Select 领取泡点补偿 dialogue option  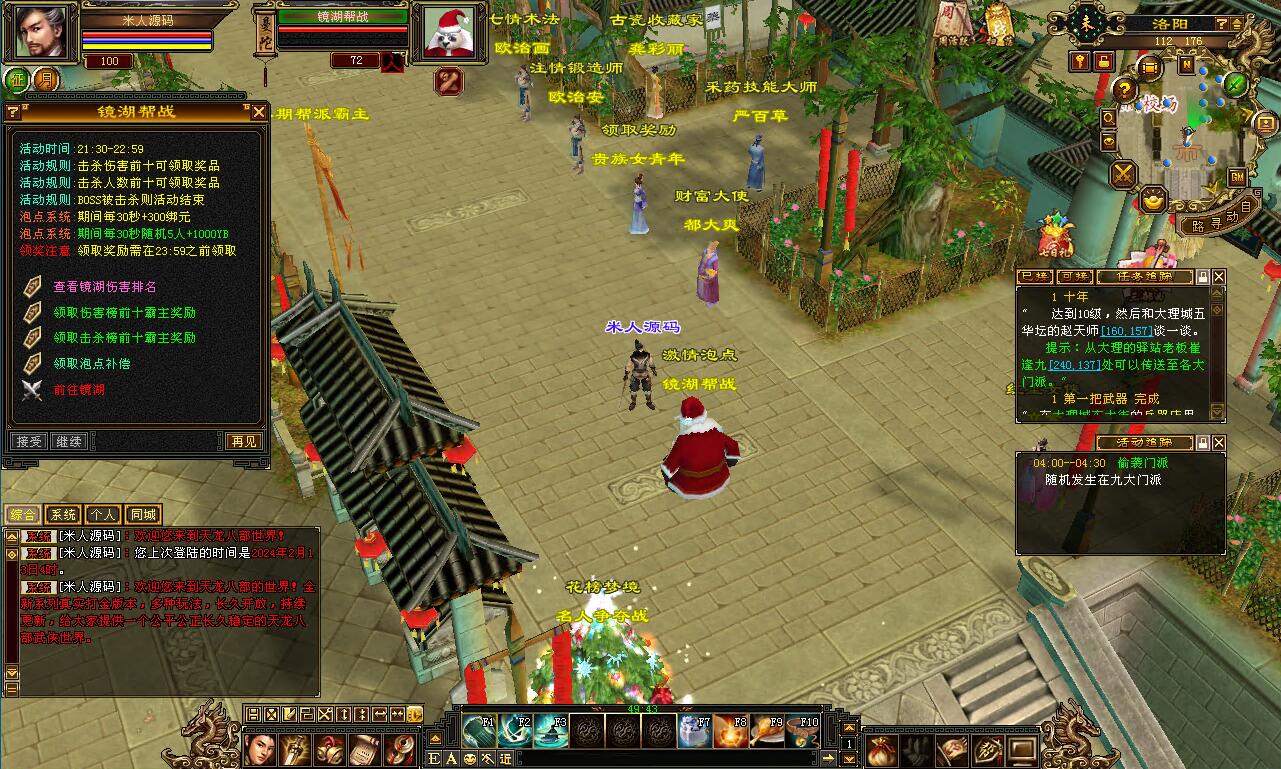pyautogui.click(x=92, y=363)
